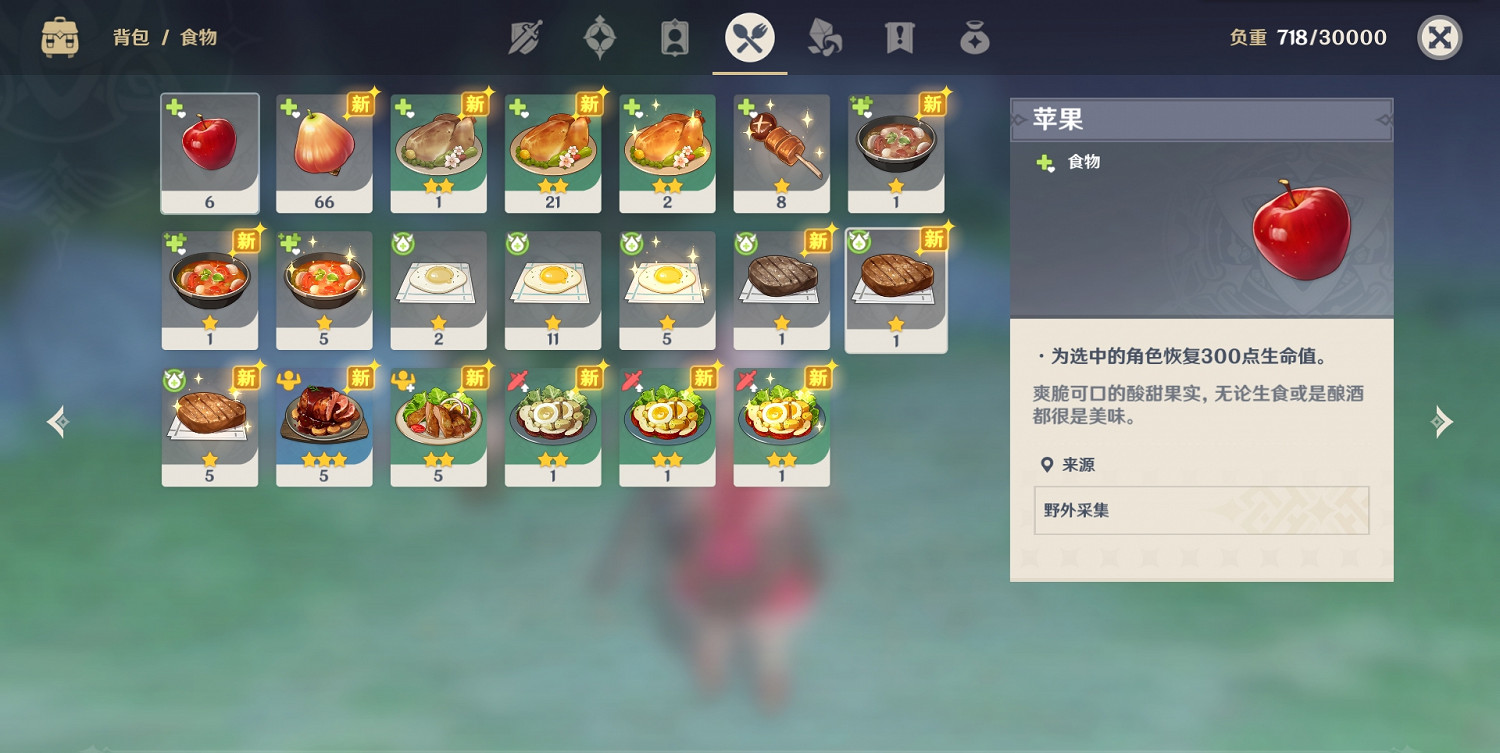Screen dimensions: 1500x753
Task: Open the character development items tab
Action: (x=675, y=37)
